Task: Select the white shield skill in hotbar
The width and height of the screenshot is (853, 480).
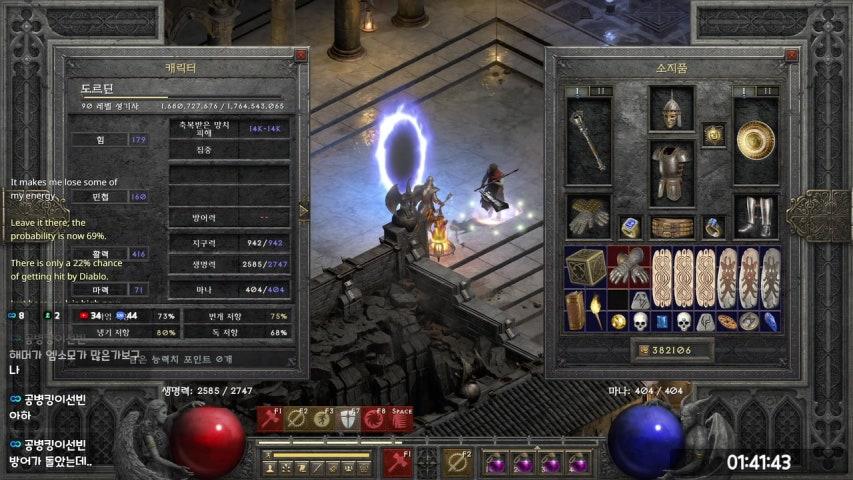Action: [x=348, y=418]
